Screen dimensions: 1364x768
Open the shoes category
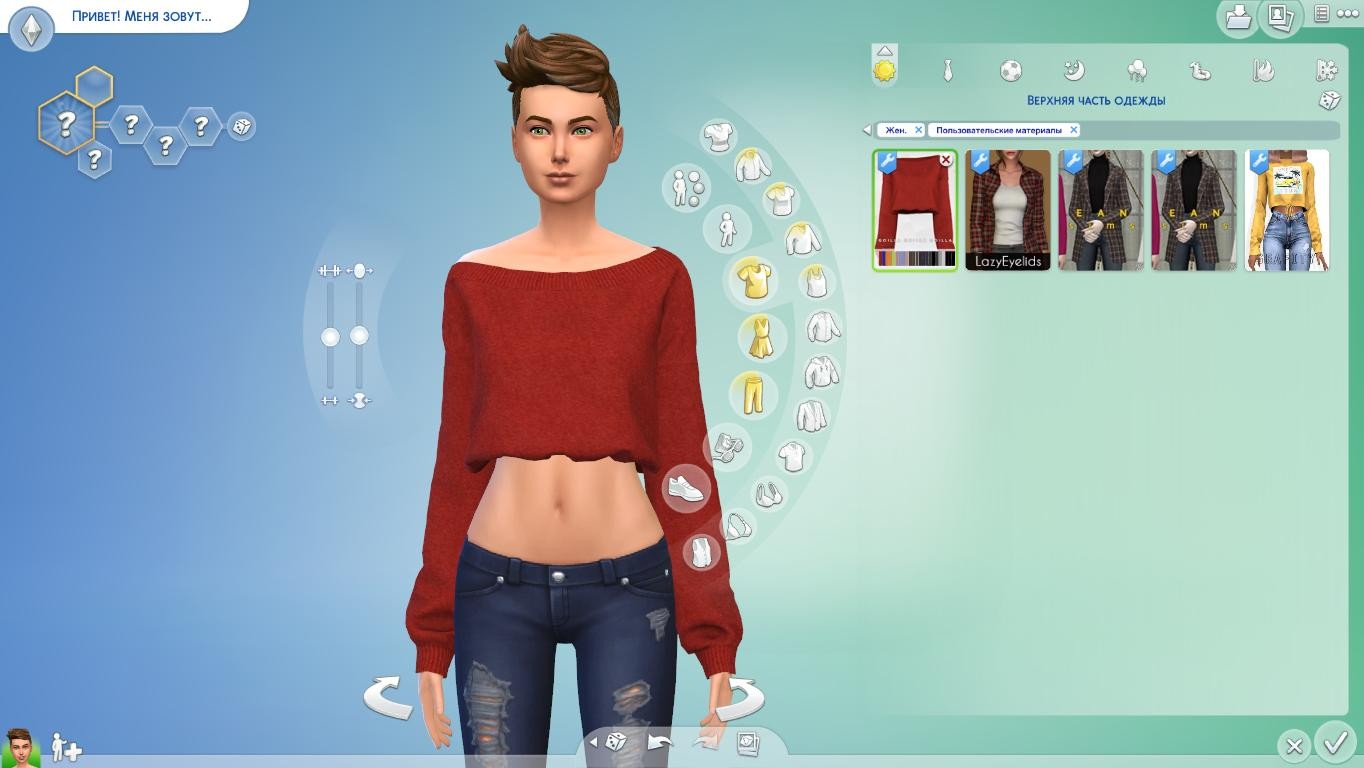pyautogui.click(x=686, y=489)
